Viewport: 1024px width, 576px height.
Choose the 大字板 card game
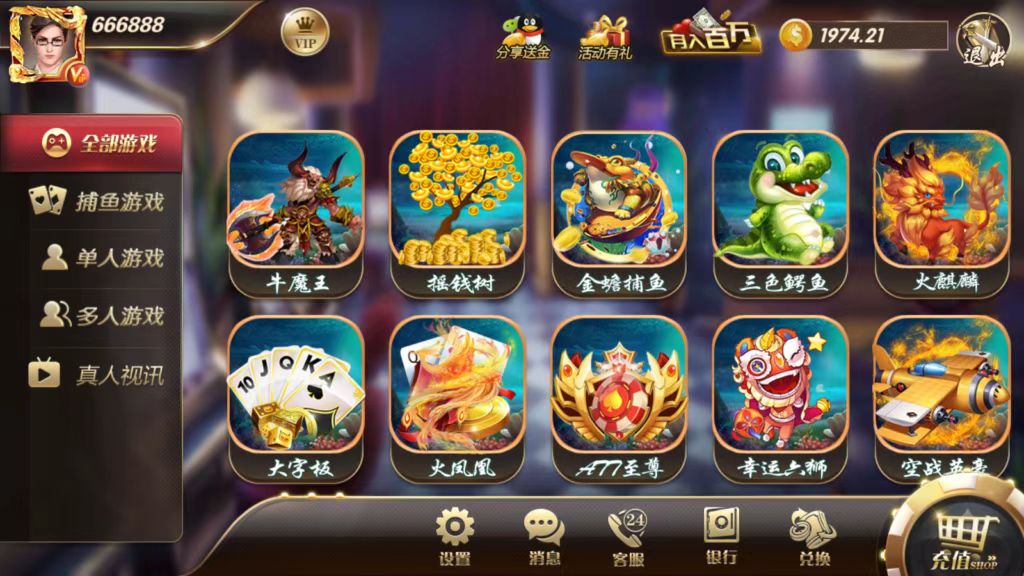click(x=296, y=398)
